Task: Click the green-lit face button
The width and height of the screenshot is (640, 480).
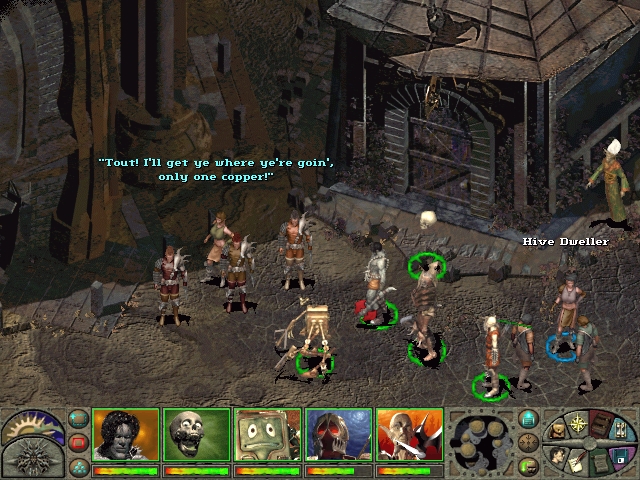Action: 529,463
